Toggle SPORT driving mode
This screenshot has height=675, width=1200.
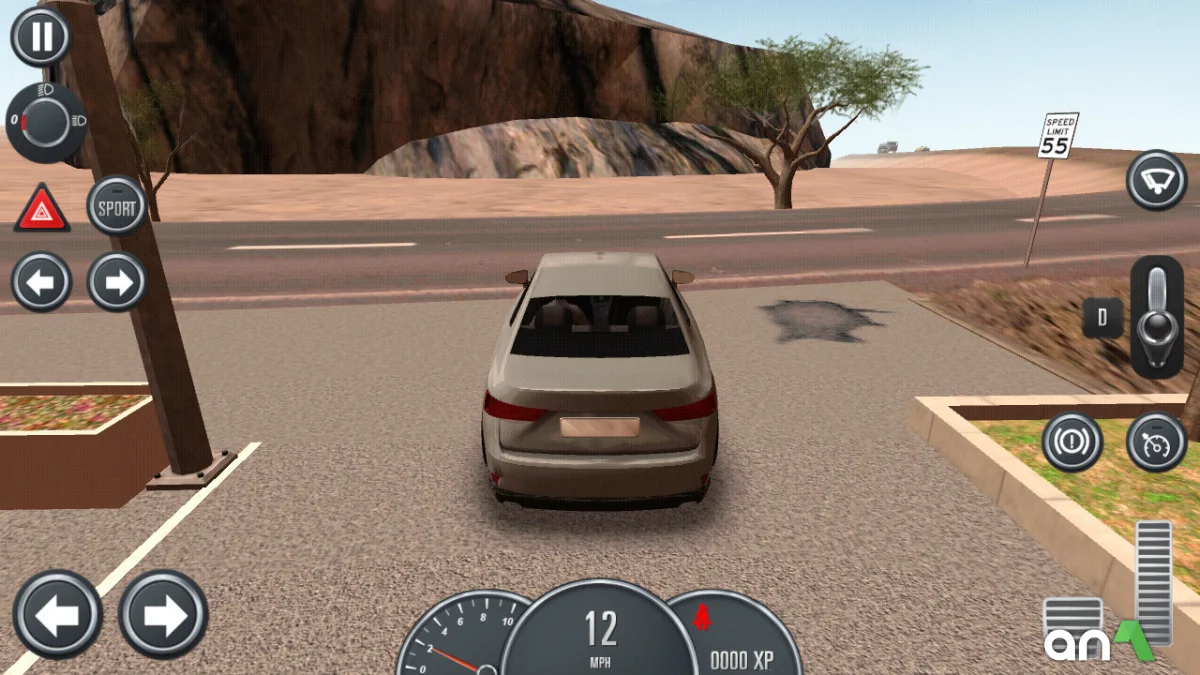[x=117, y=205]
